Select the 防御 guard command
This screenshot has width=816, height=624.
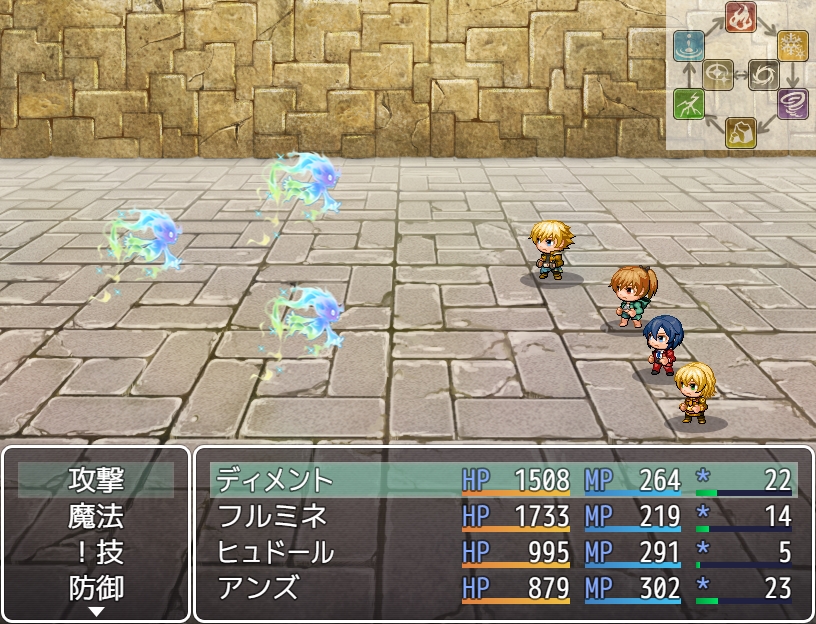(x=96, y=588)
